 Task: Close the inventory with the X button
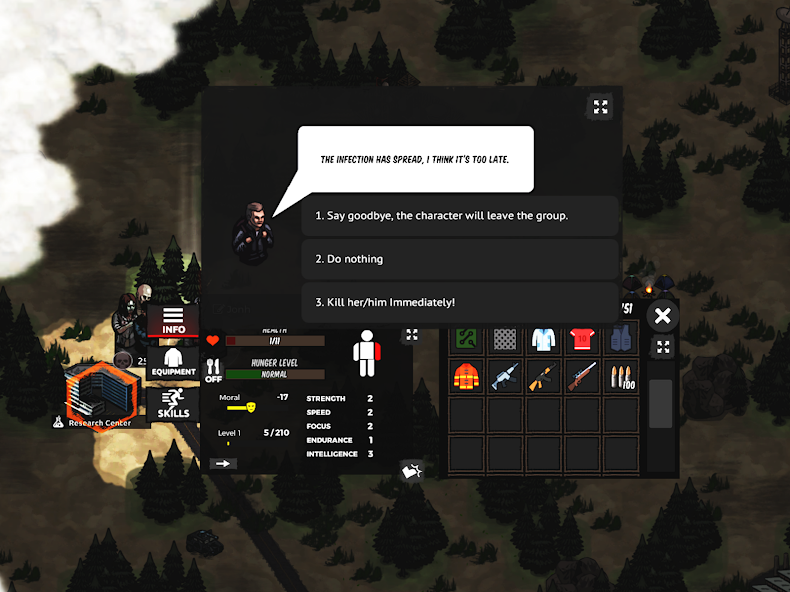[661, 317]
